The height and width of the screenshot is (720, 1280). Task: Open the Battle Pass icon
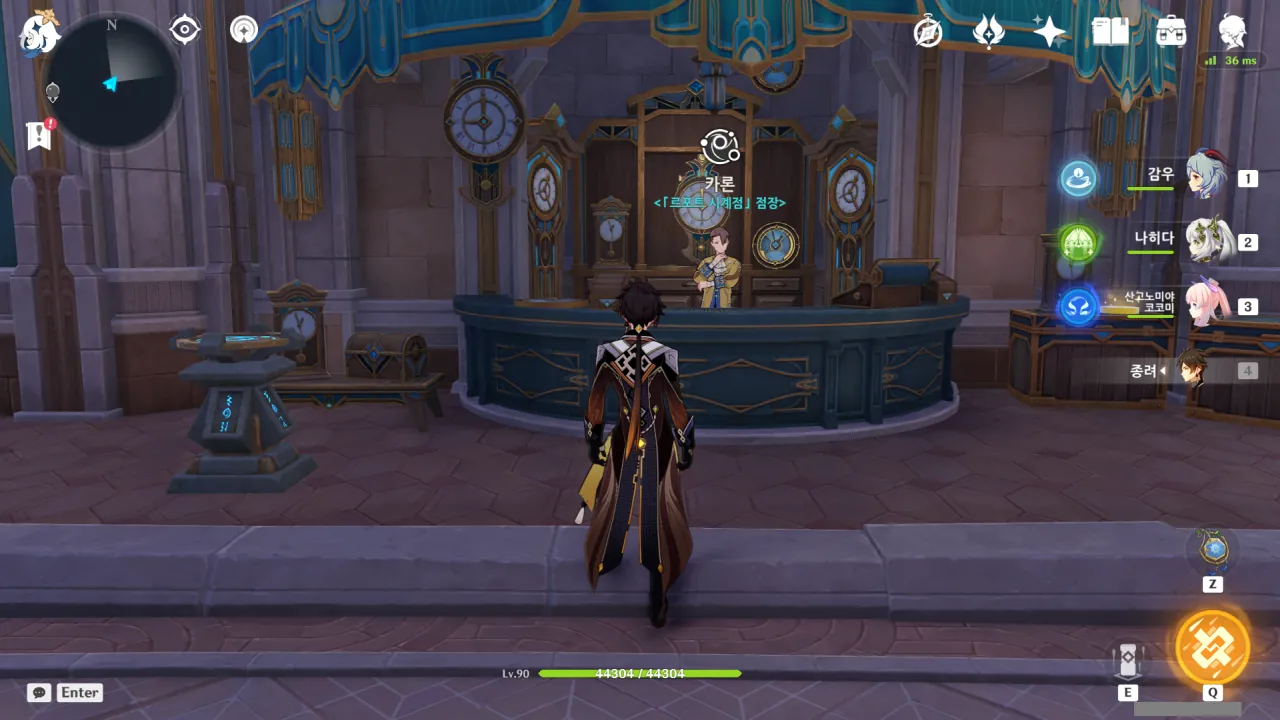coord(988,32)
